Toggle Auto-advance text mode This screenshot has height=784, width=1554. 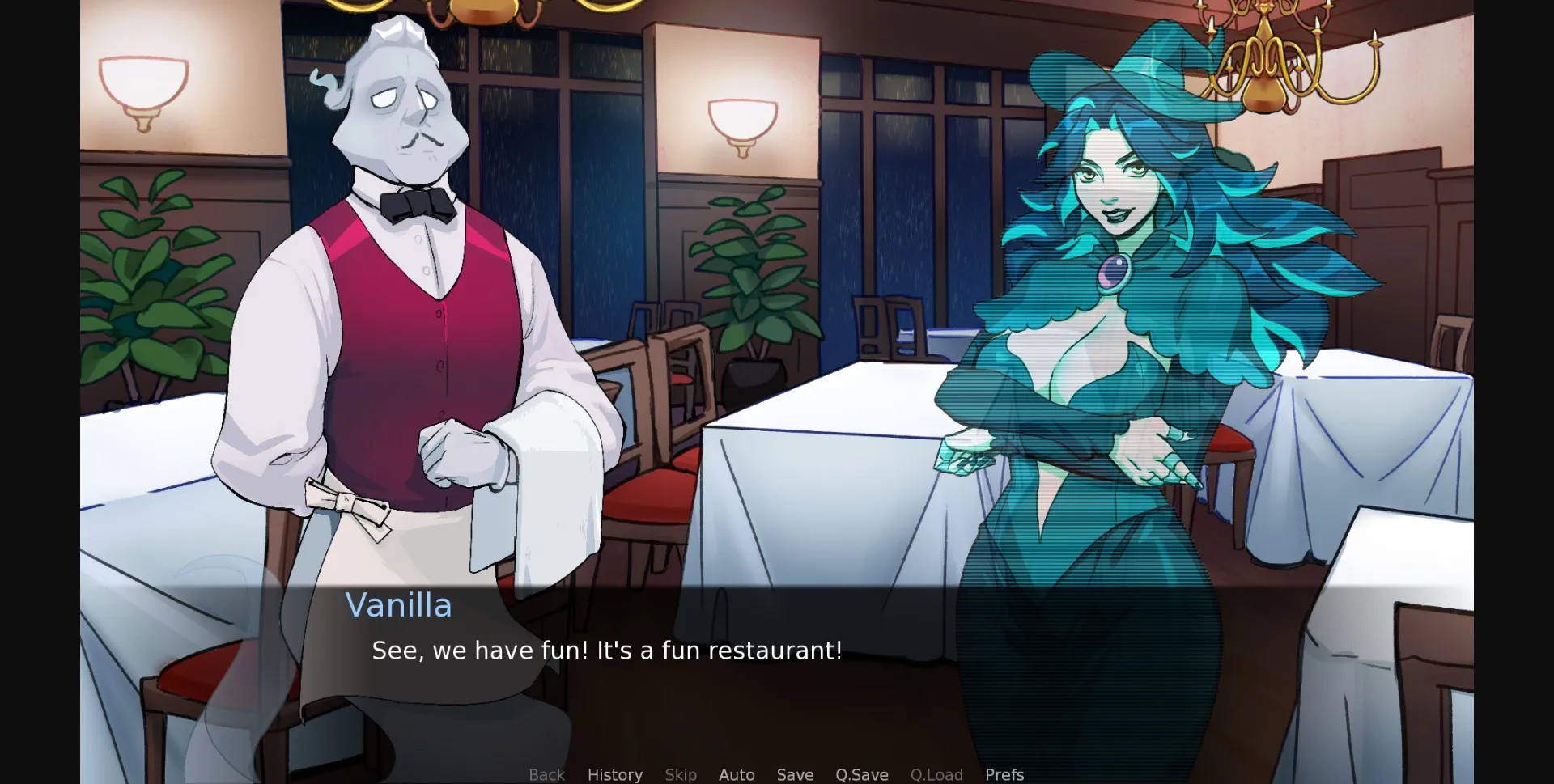pyautogui.click(x=737, y=774)
